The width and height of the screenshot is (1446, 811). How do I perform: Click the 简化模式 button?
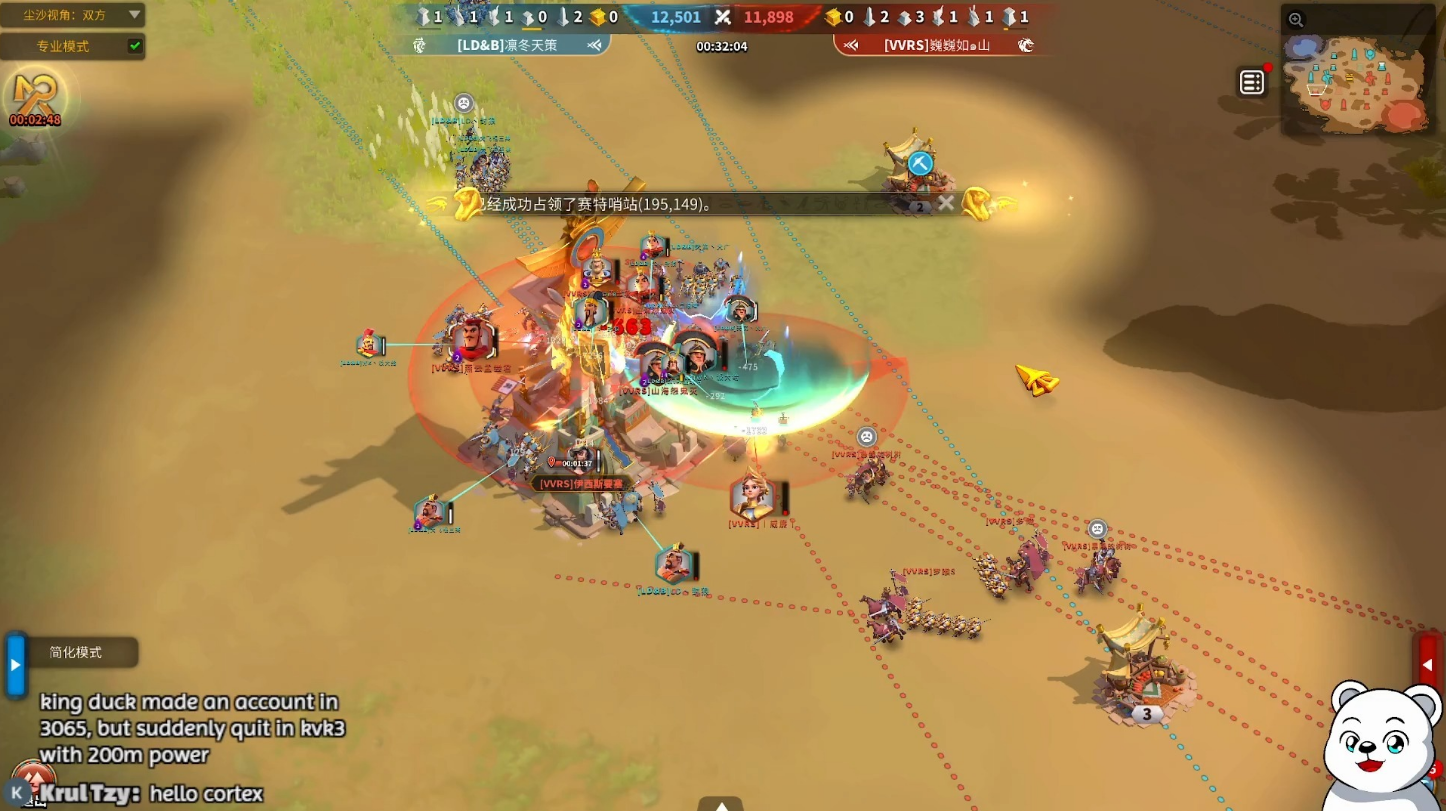click(77, 652)
